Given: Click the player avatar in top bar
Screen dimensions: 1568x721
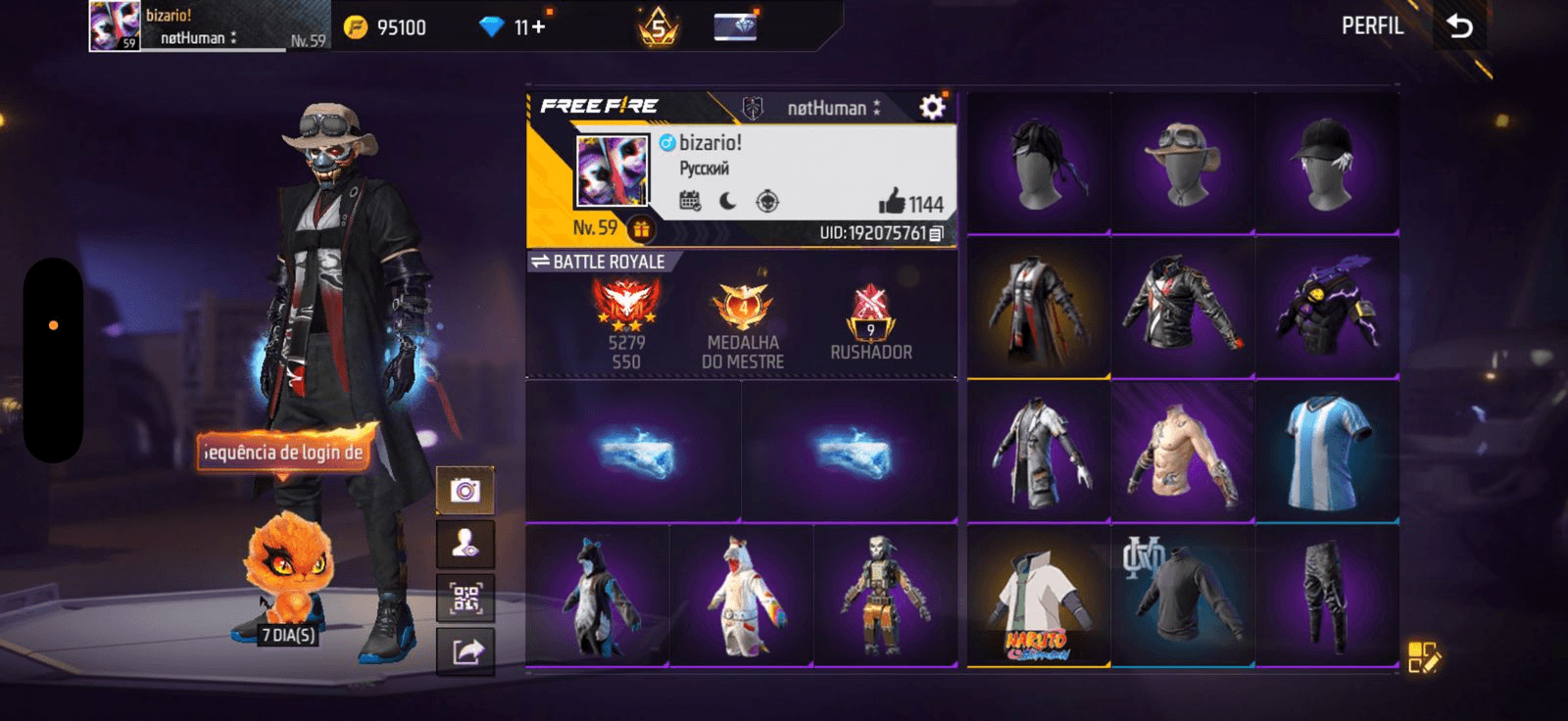Looking at the screenshot, I should [x=114, y=26].
